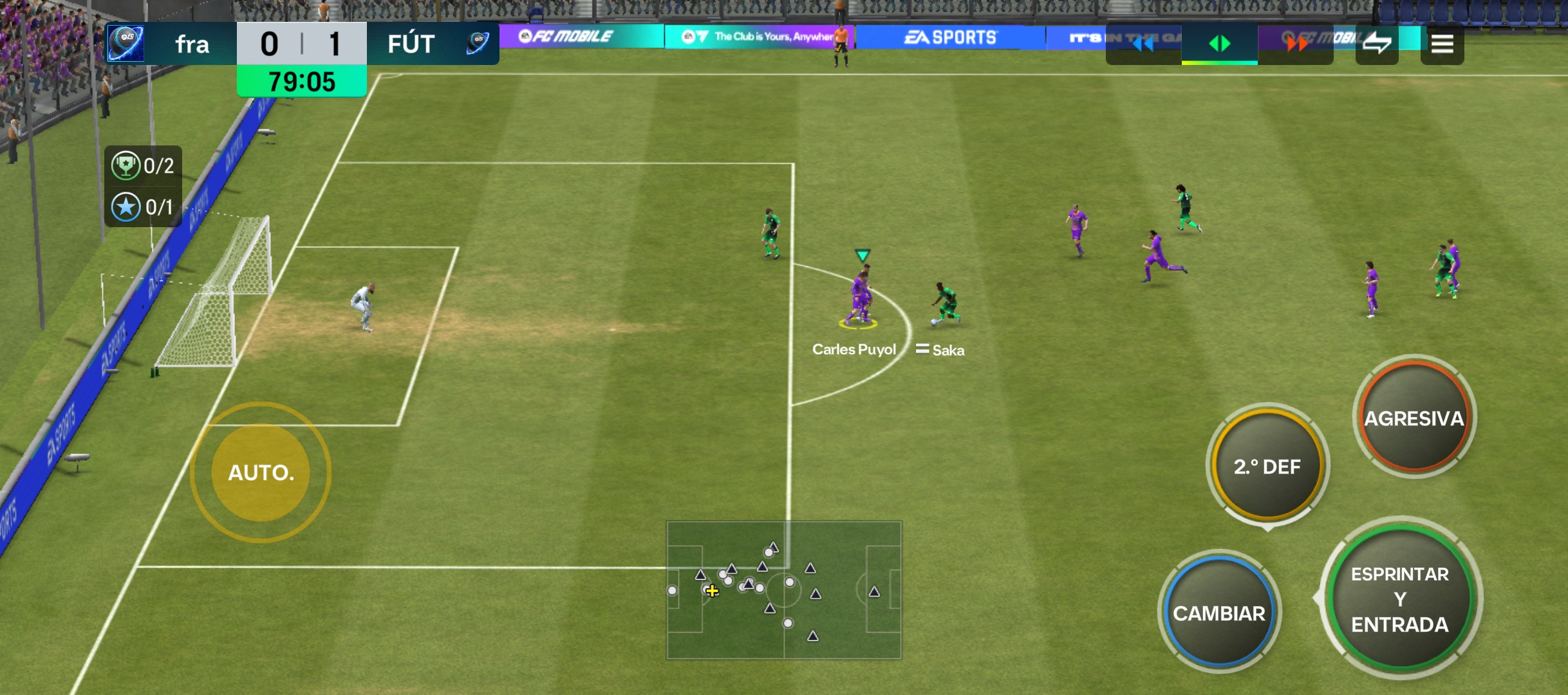Image resolution: width=1568 pixels, height=695 pixels.
Task: Tap the AUTO. joystick button
Action: tap(261, 472)
